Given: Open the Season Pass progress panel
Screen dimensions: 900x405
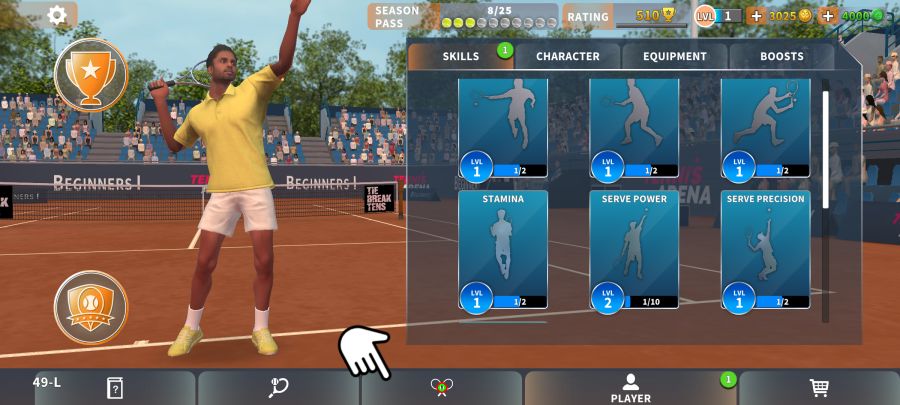Looking at the screenshot, I should tap(462, 16).
